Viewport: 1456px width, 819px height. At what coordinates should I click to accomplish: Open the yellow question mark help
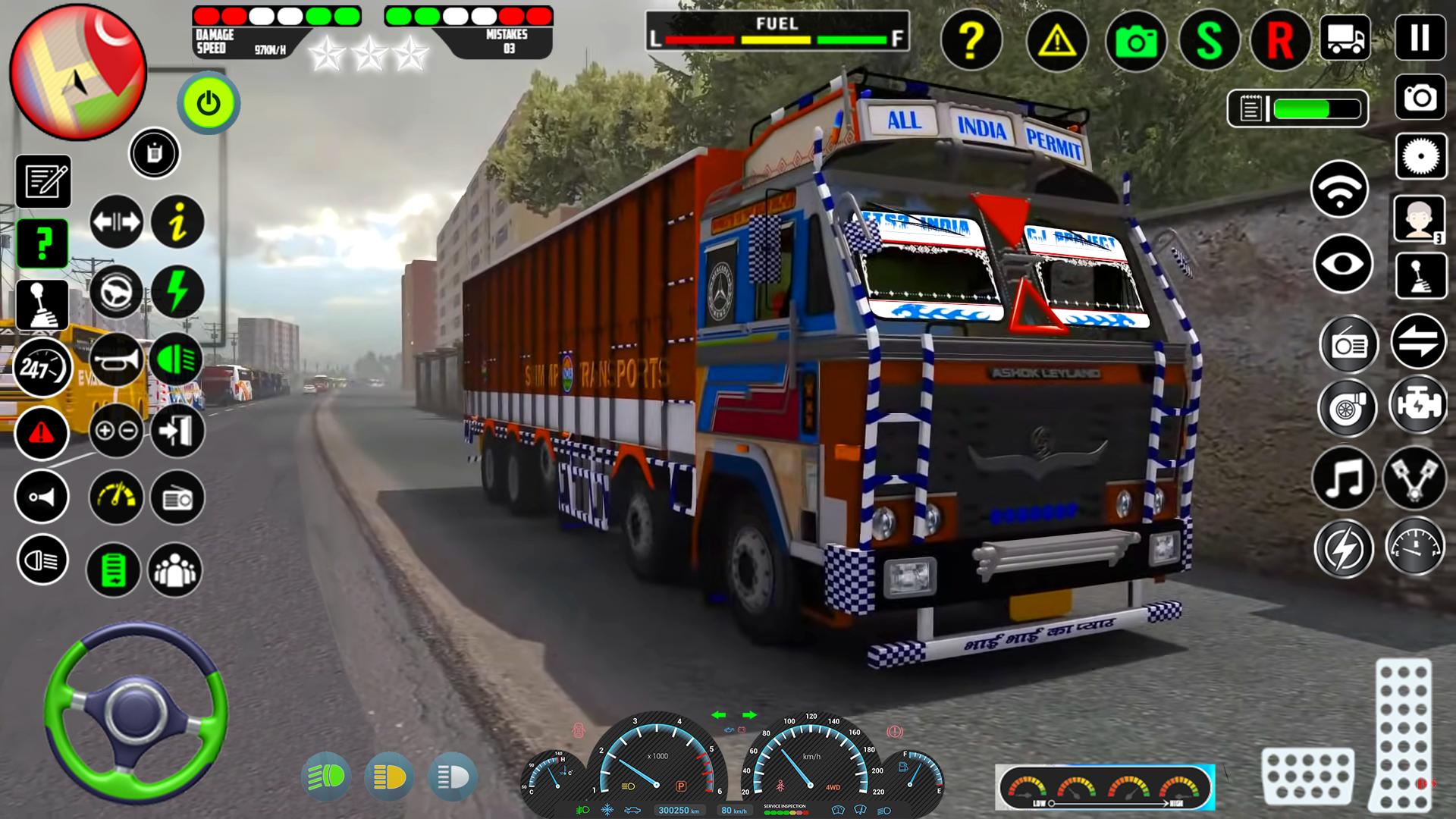971,40
